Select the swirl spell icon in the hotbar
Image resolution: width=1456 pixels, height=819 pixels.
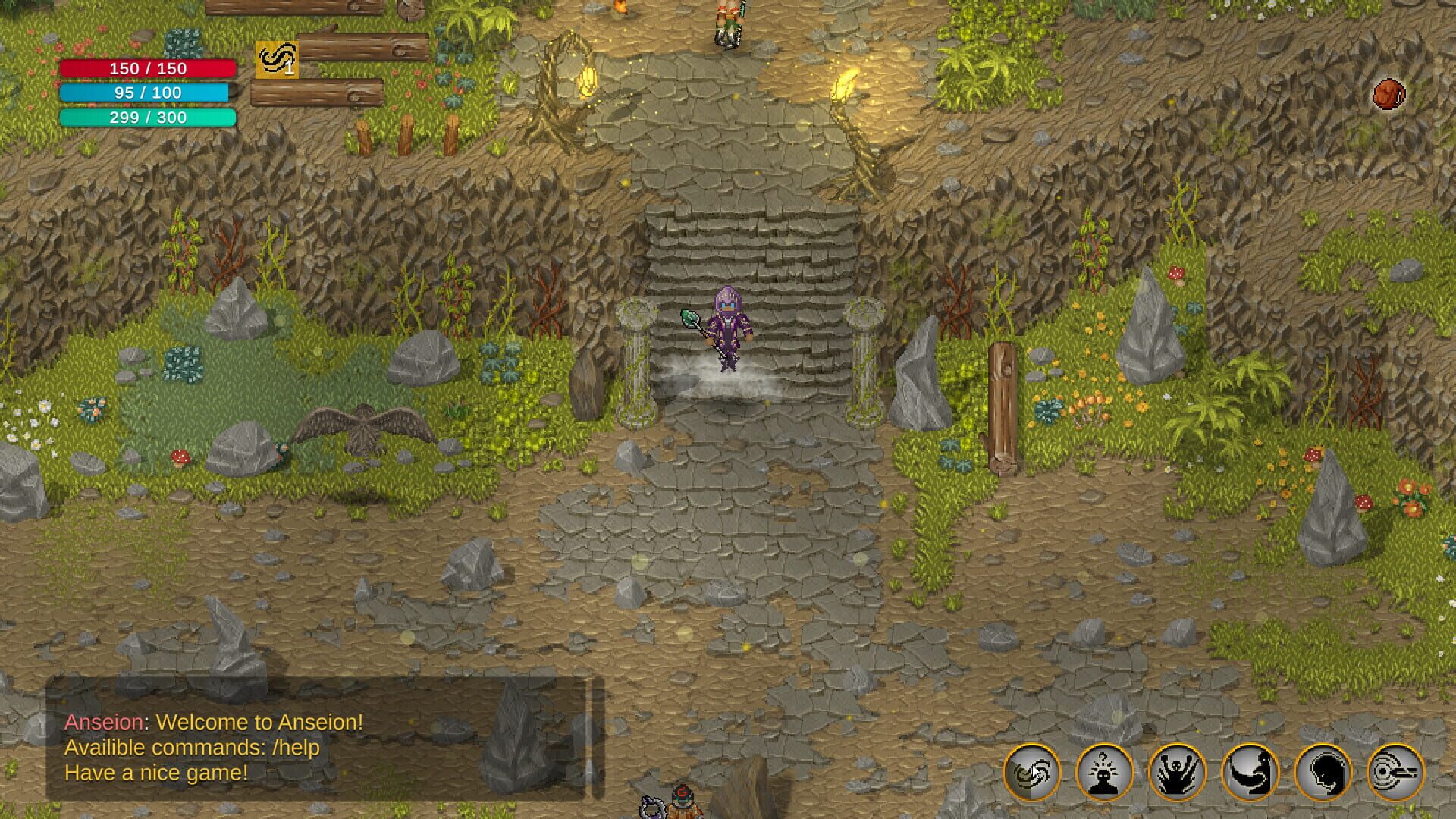click(1031, 770)
